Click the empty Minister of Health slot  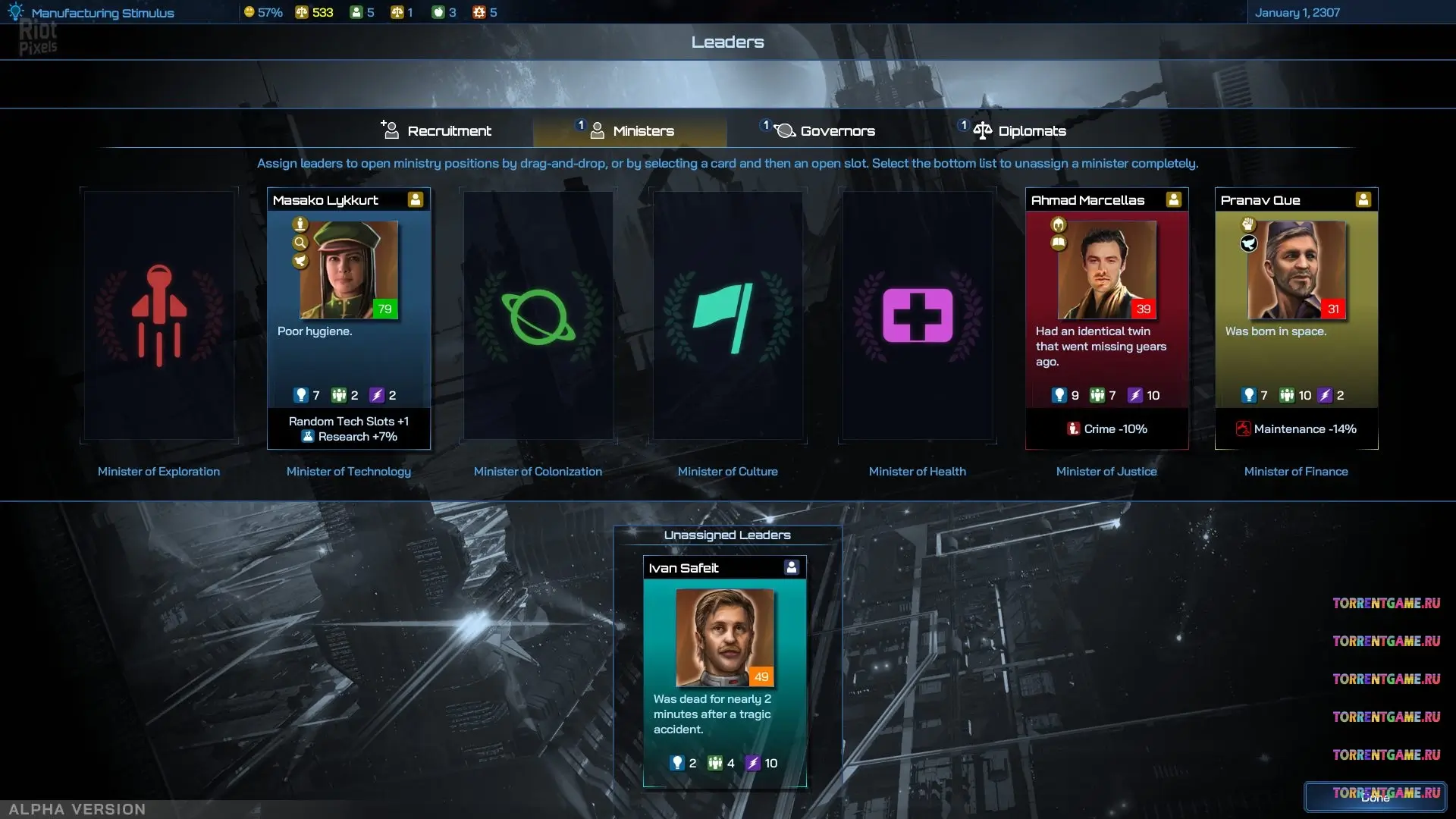coord(918,315)
